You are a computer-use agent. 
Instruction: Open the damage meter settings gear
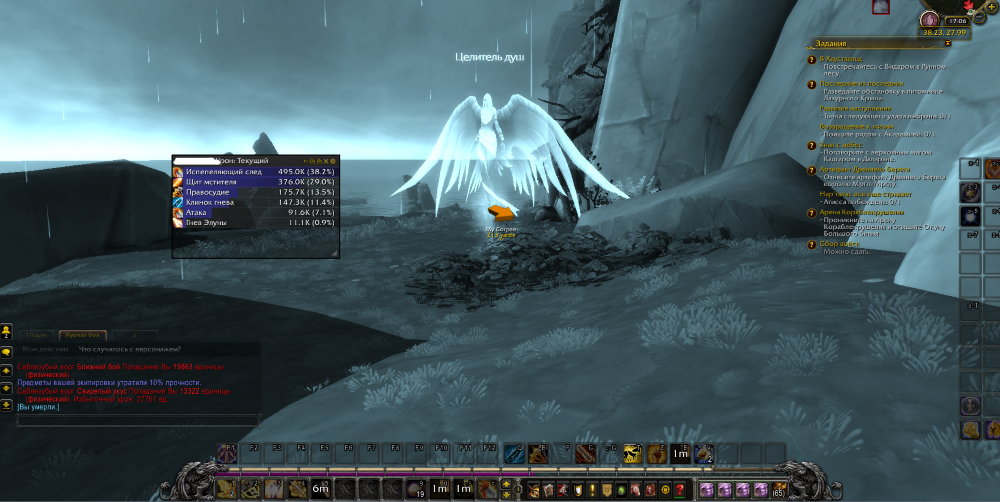tap(333, 160)
